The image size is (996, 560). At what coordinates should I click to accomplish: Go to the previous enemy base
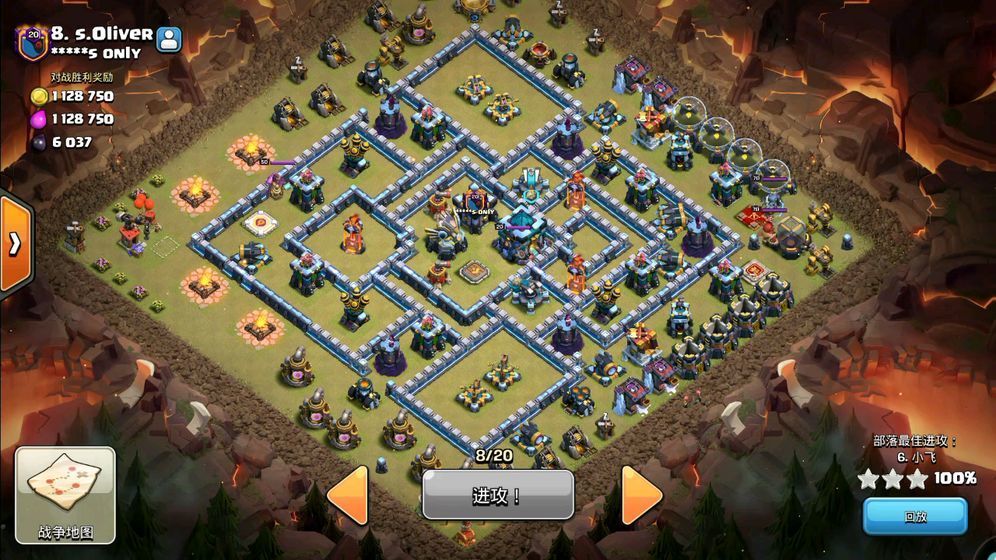click(349, 494)
